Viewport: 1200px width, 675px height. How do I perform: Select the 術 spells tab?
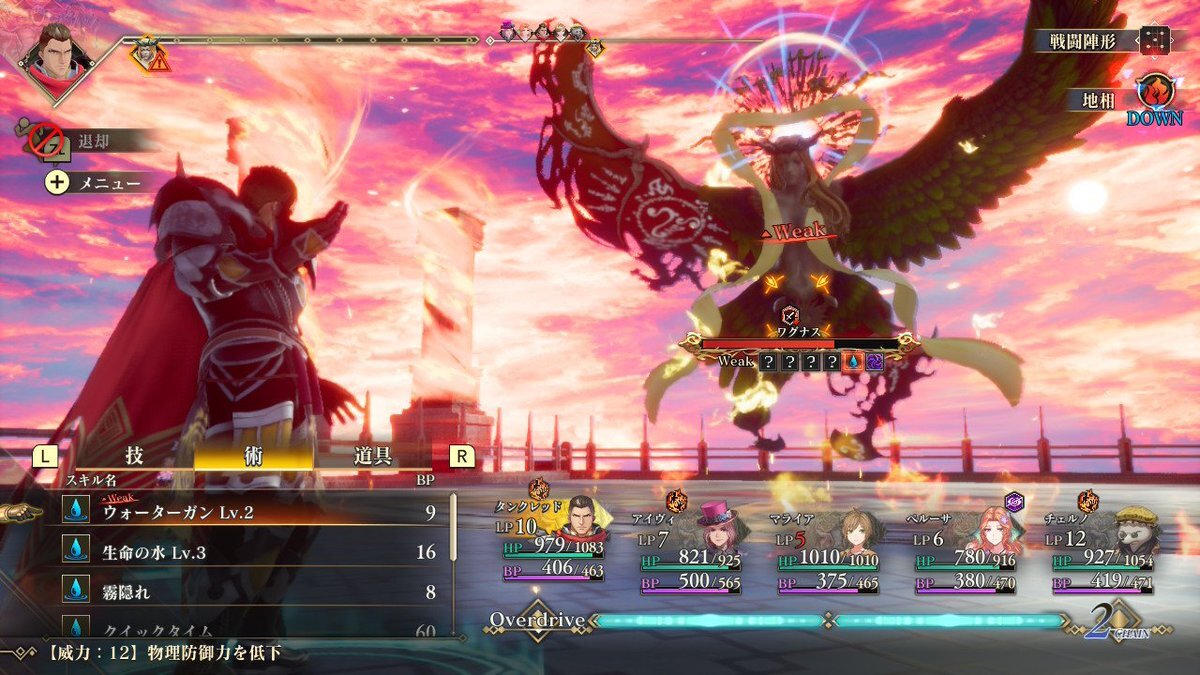coord(253,456)
